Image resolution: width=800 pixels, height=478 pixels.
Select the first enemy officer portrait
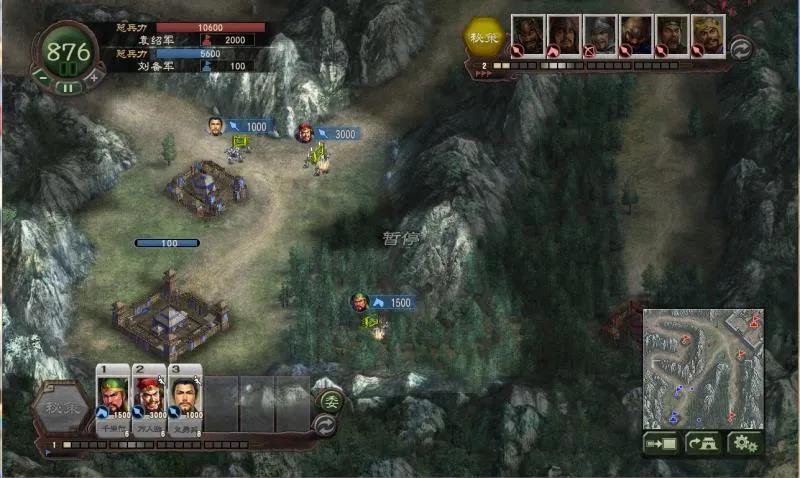528,35
